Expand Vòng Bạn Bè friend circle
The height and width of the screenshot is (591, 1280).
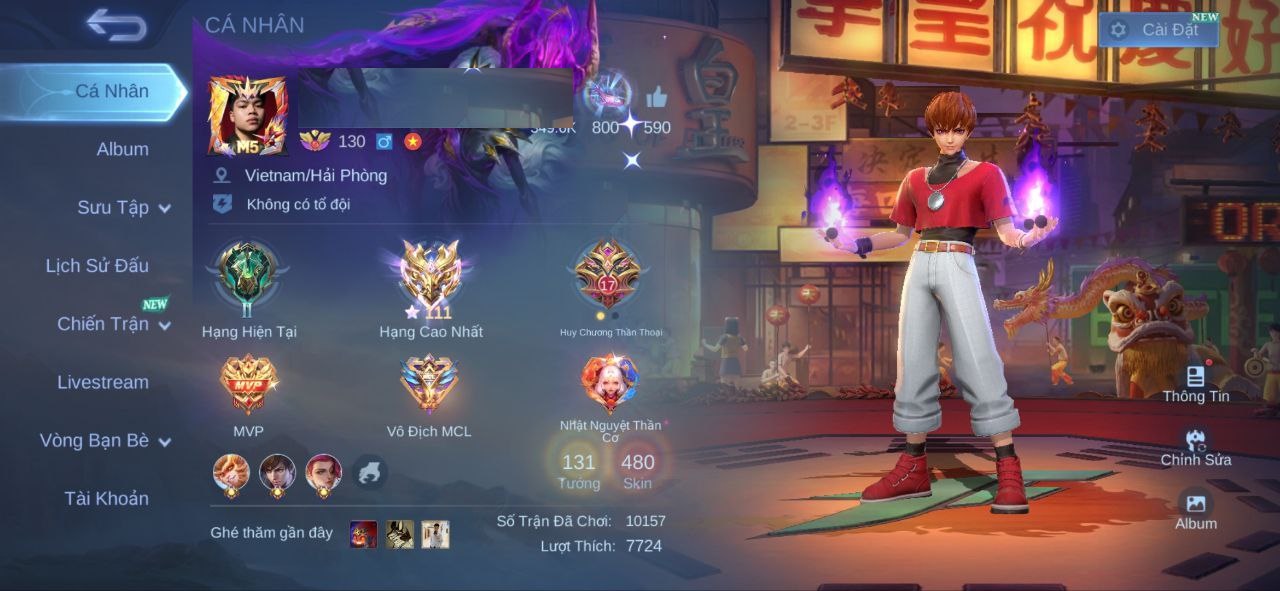click(105, 440)
